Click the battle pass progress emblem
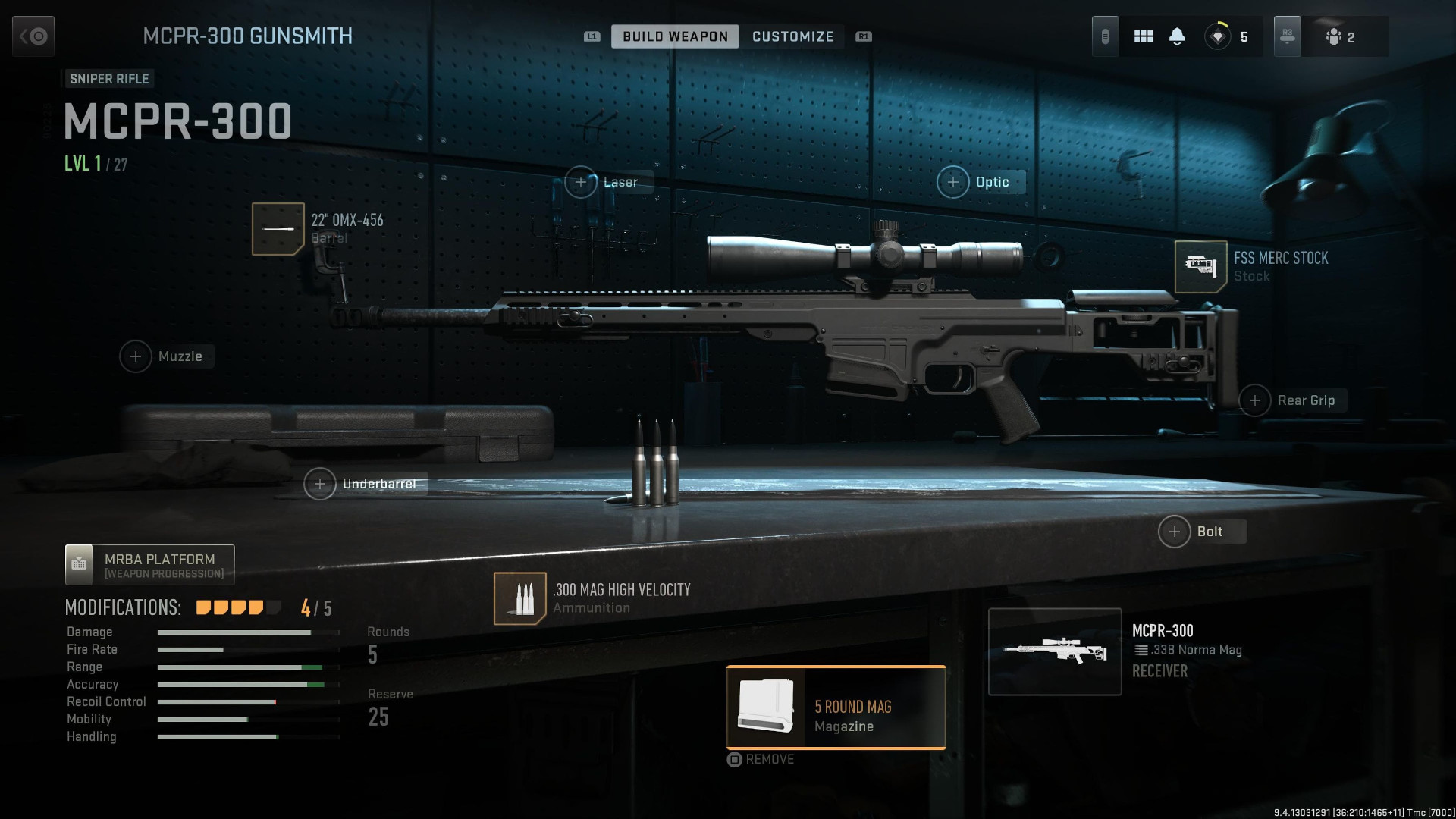 pyautogui.click(x=1217, y=36)
